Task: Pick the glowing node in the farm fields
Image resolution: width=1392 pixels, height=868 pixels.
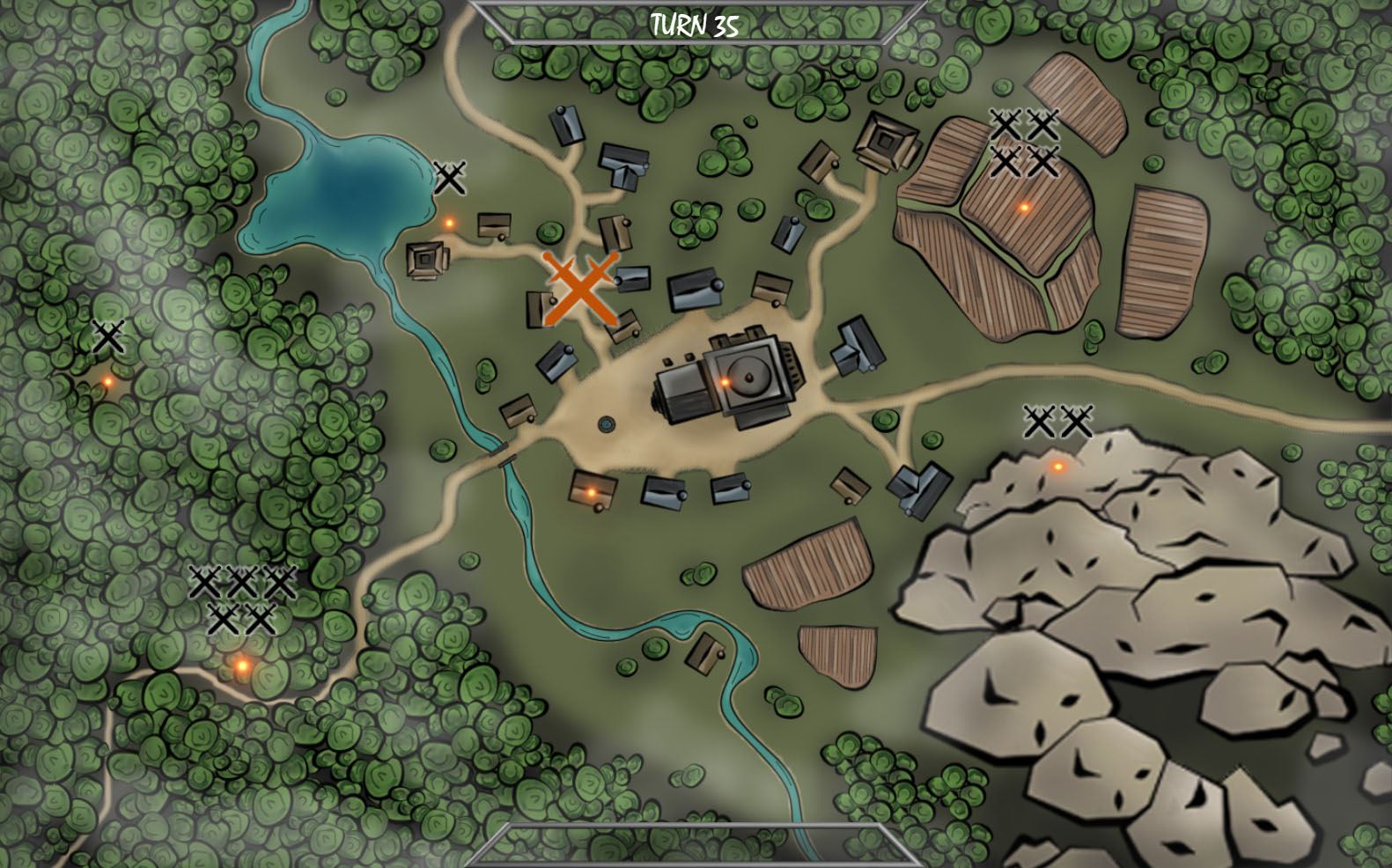Action: [x=1023, y=208]
